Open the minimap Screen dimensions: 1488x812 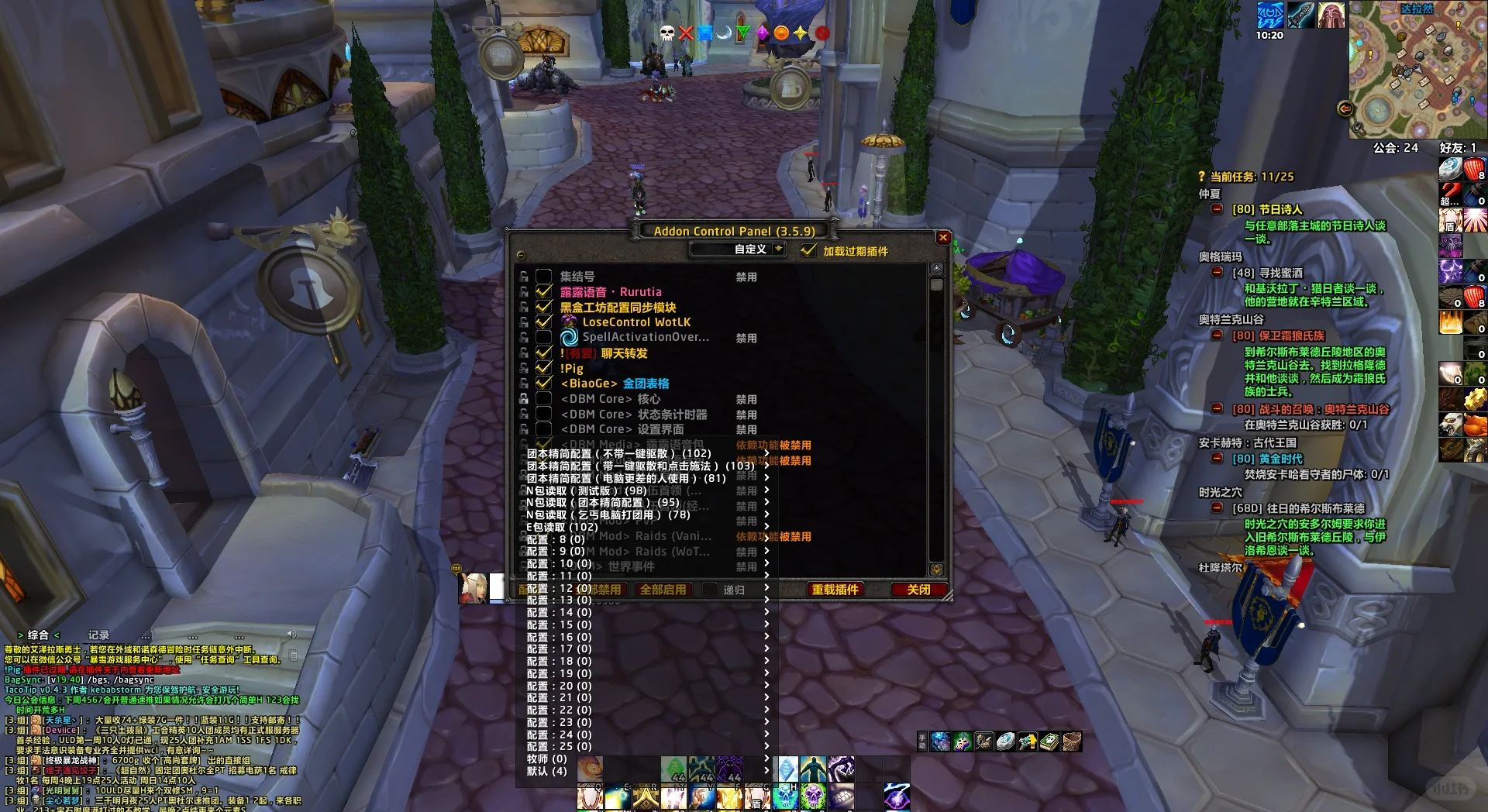(1417, 70)
